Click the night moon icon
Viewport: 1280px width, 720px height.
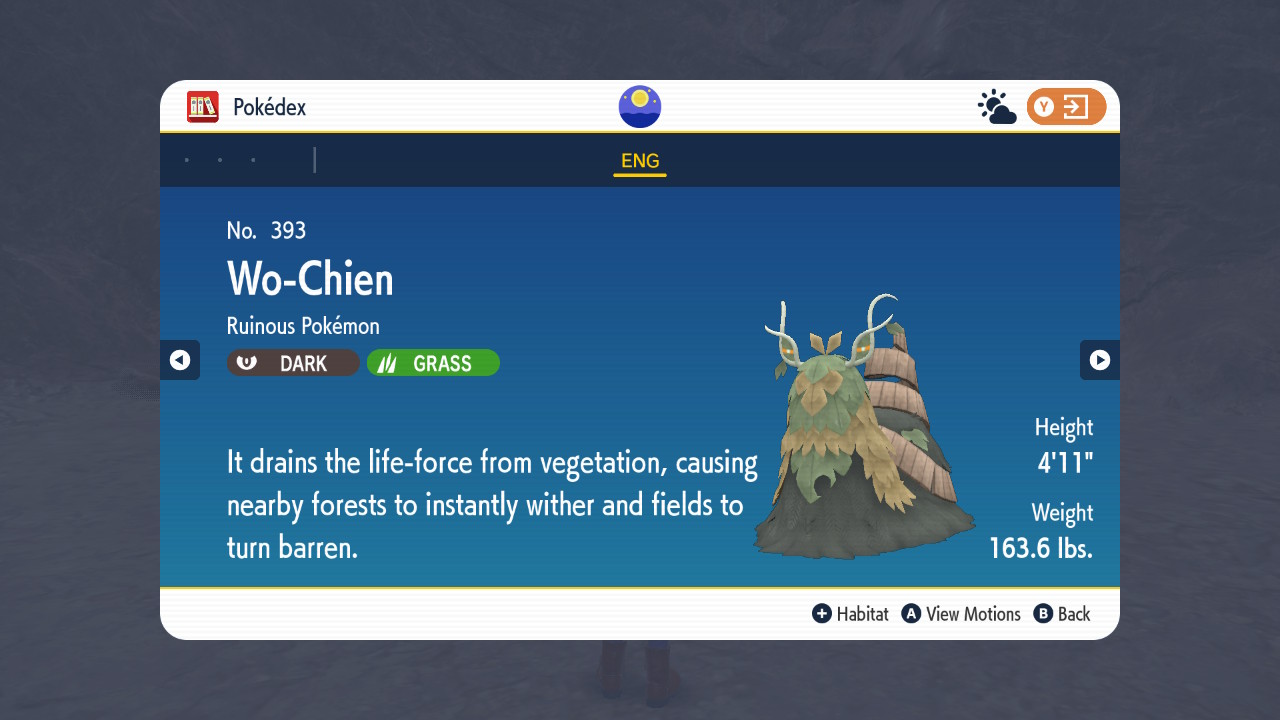point(640,107)
